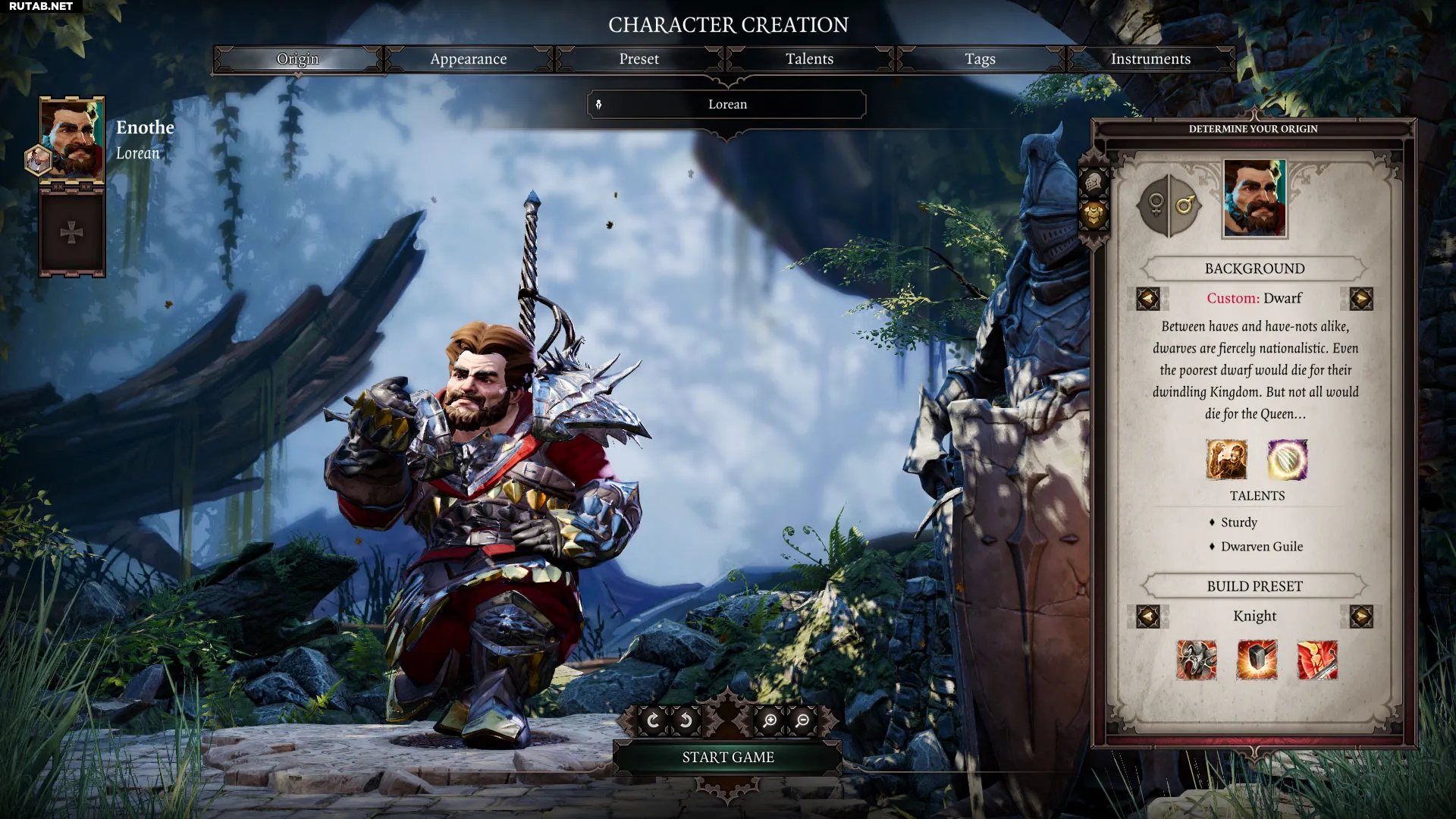Screen dimensions: 1456x819
Task: Select next background with right arrow
Action: 1361,299
